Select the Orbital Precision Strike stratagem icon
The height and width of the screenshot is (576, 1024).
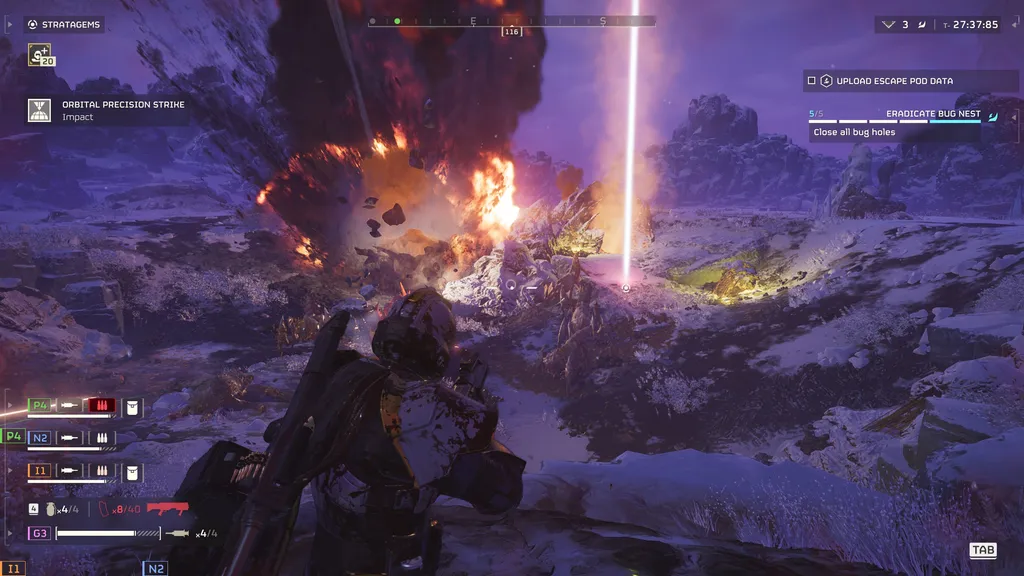[x=40, y=110]
